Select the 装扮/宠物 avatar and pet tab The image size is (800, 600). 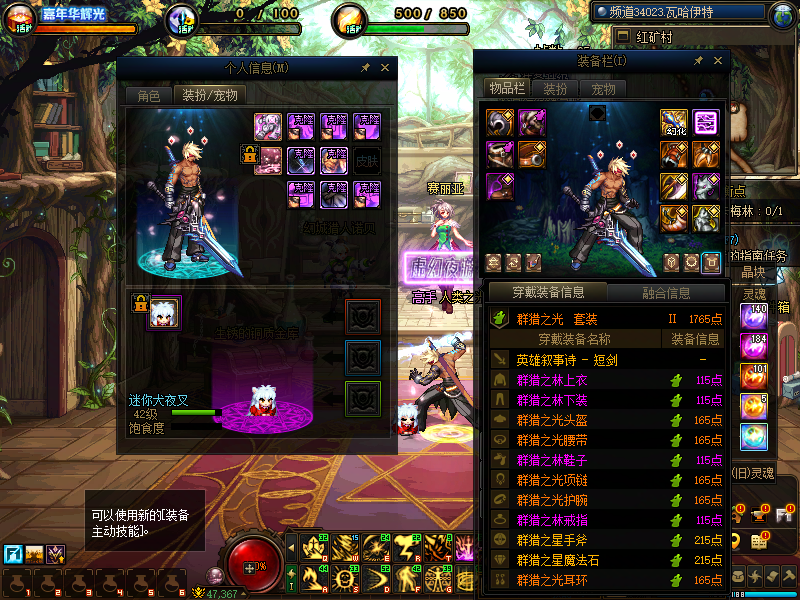coord(209,96)
